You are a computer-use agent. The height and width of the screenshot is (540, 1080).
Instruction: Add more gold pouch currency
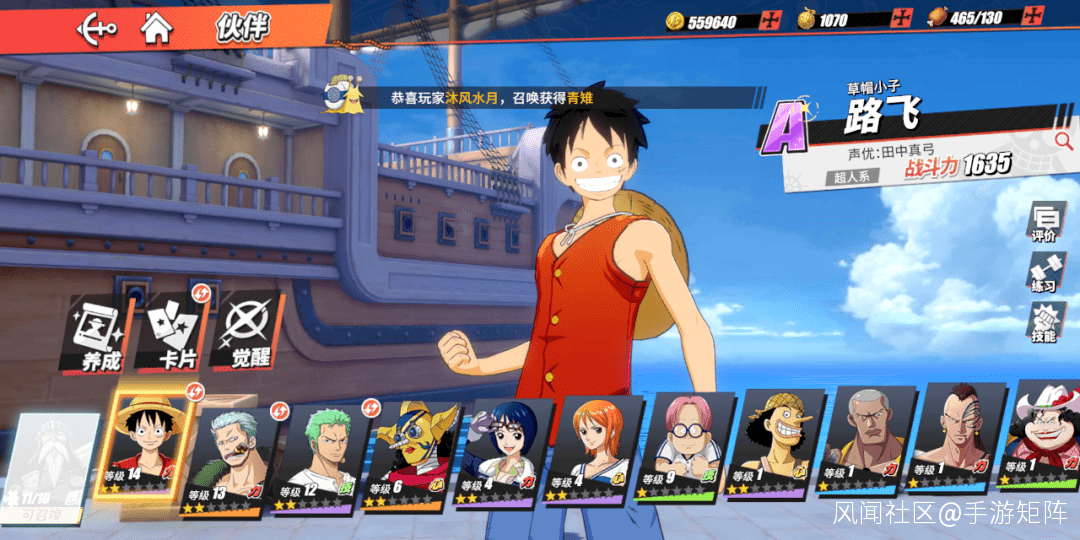[902, 19]
